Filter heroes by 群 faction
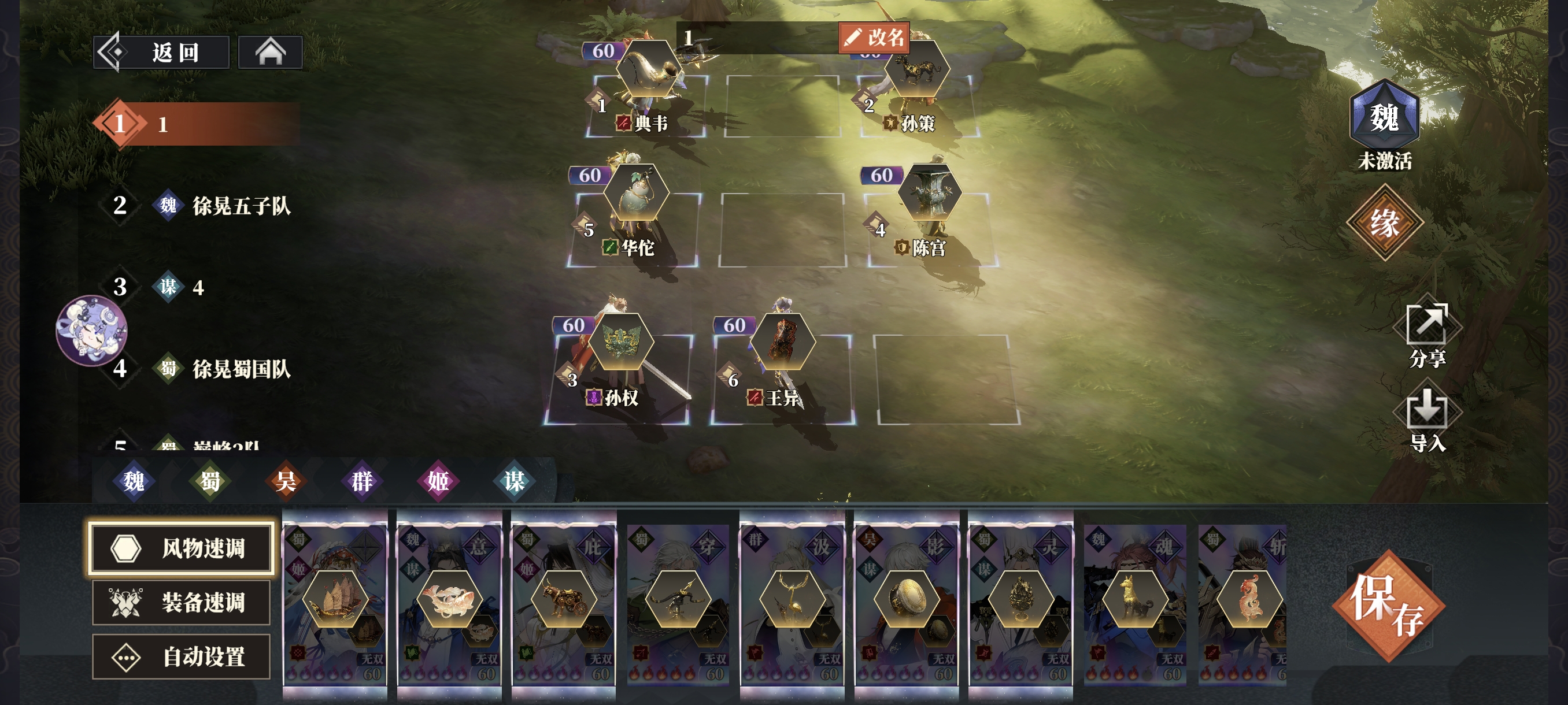The image size is (1568, 705). pyautogui.click(x=361, y=481)
